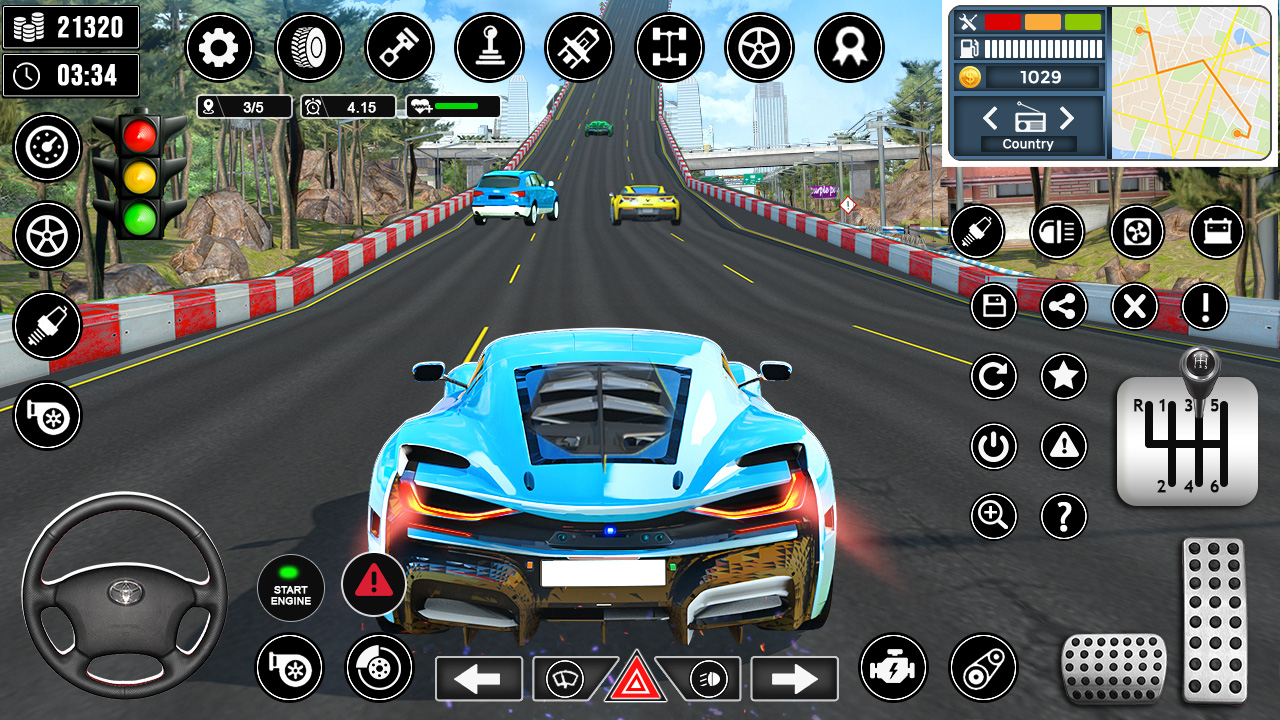Click the spark plug icon near top
Viewport: 1280px width, 720px height.
click(580, 47)
